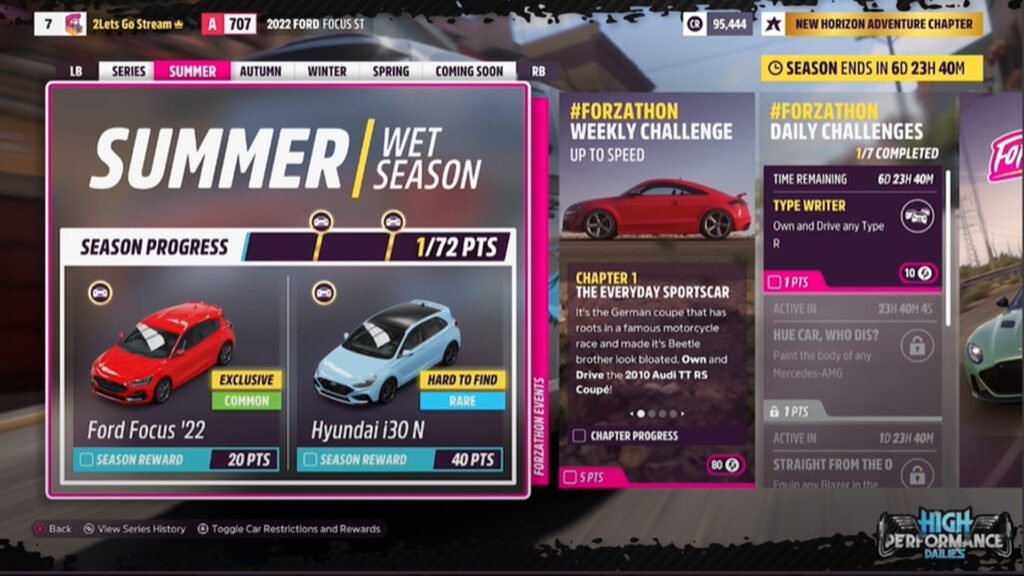Click the Chapter Progress row
1024x576 pixels.
pos(655,436)
